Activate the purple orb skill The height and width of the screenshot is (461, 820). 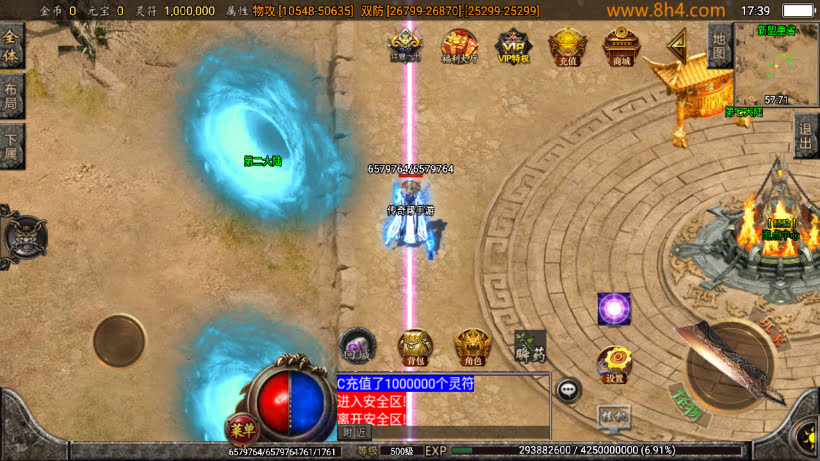pos(614,309)
